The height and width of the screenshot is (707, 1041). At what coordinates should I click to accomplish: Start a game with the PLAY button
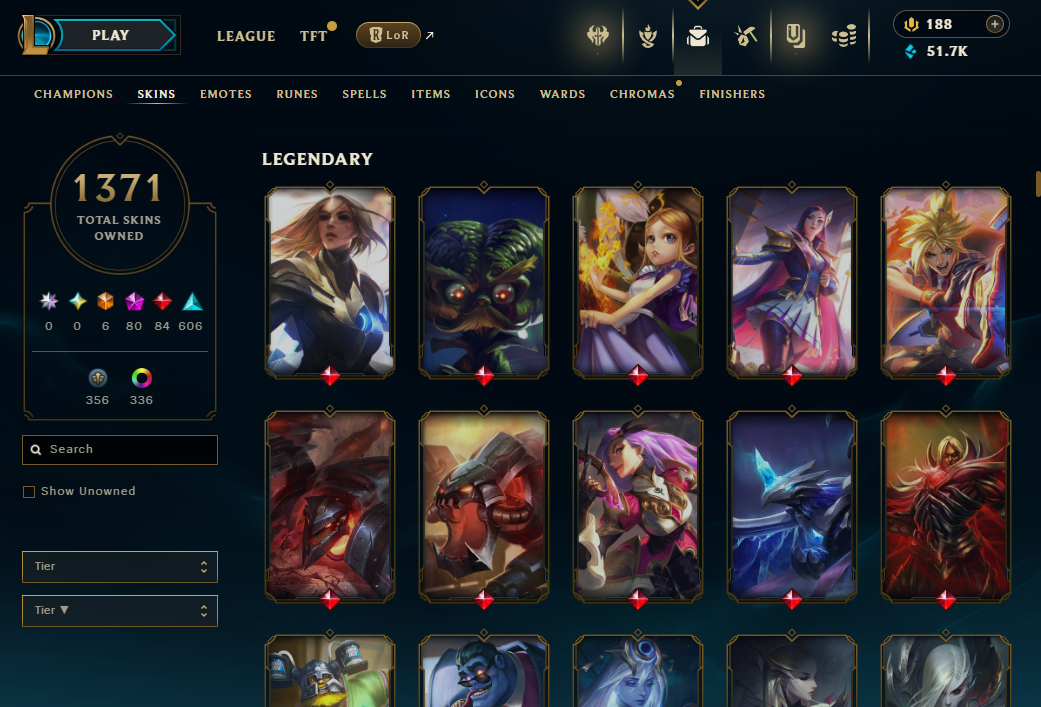pos(110,35)
